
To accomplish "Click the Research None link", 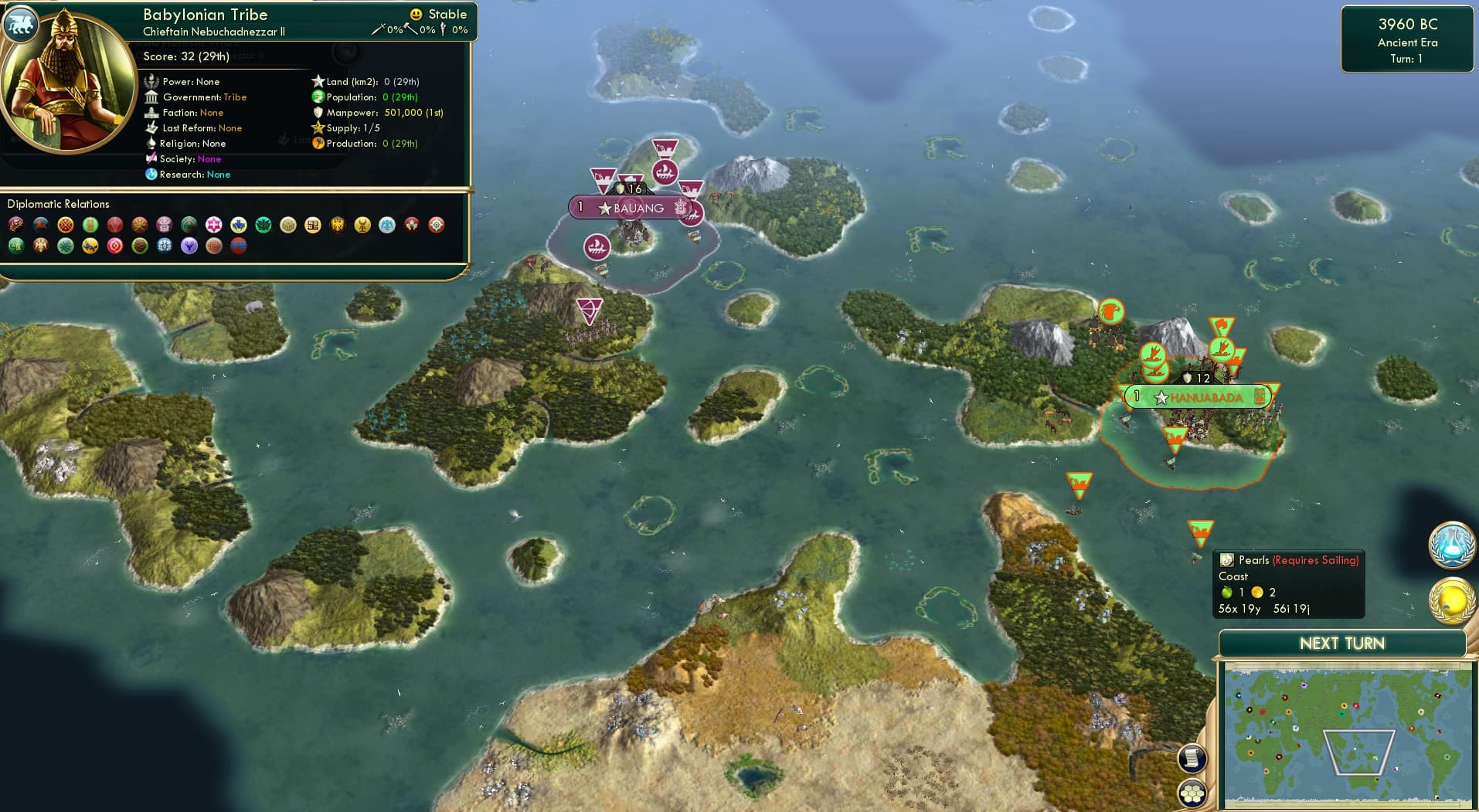I will point(219,175).
